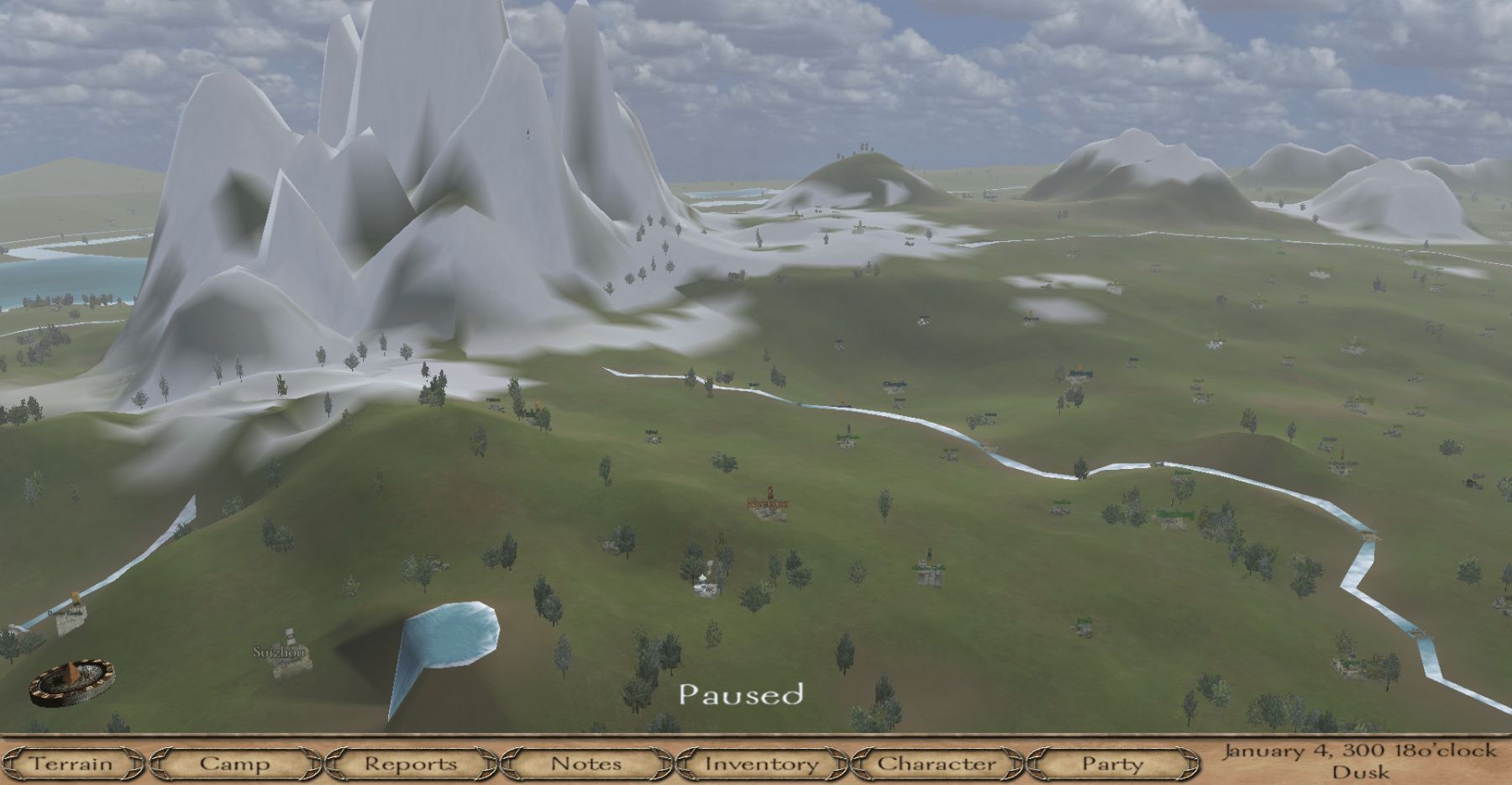This screenshot has height=785, width=1512.
Task: Open the Terrain menu
Action: pos(71,764)
